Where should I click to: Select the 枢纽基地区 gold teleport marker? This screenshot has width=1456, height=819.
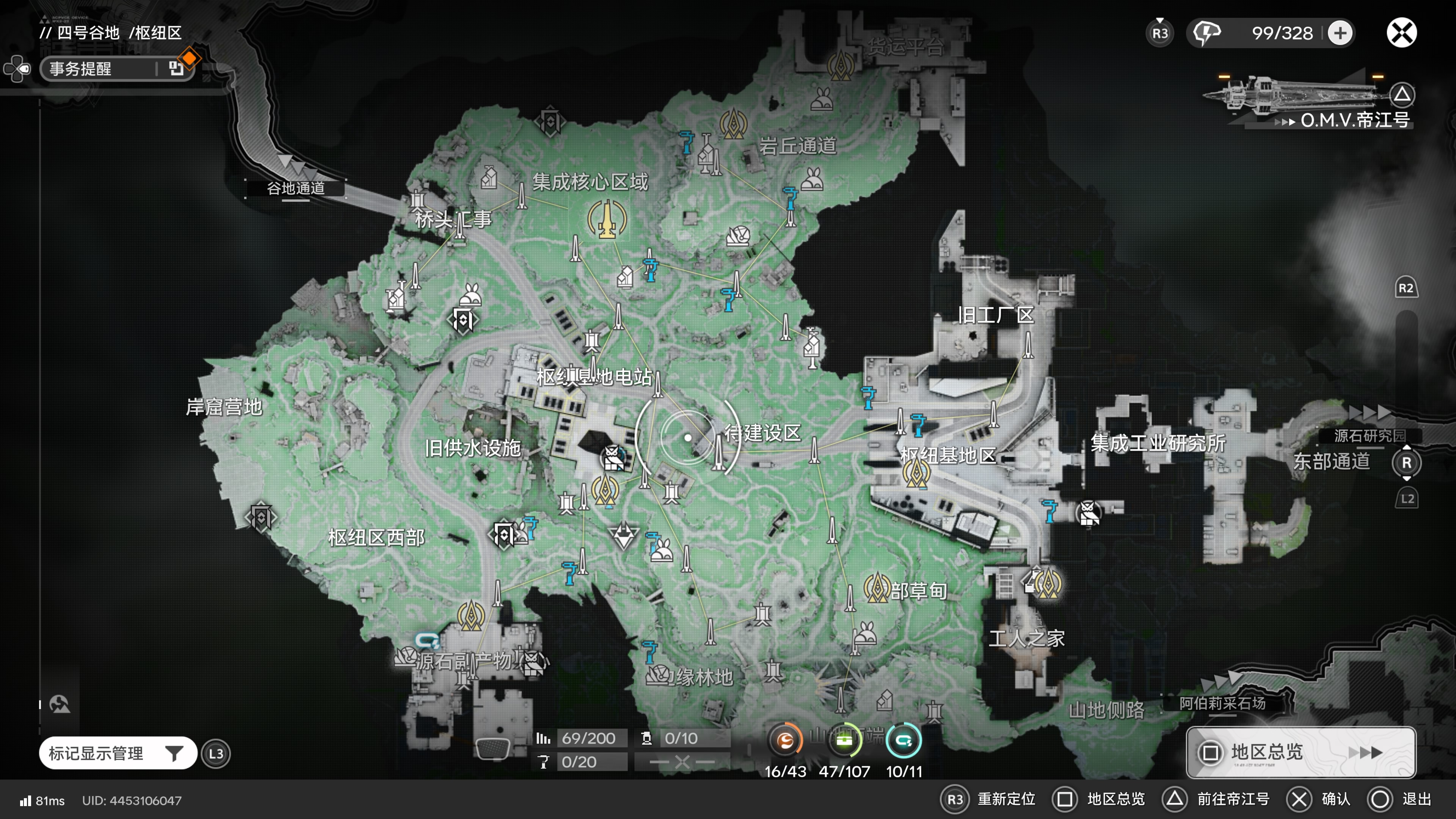coord(916,473)
